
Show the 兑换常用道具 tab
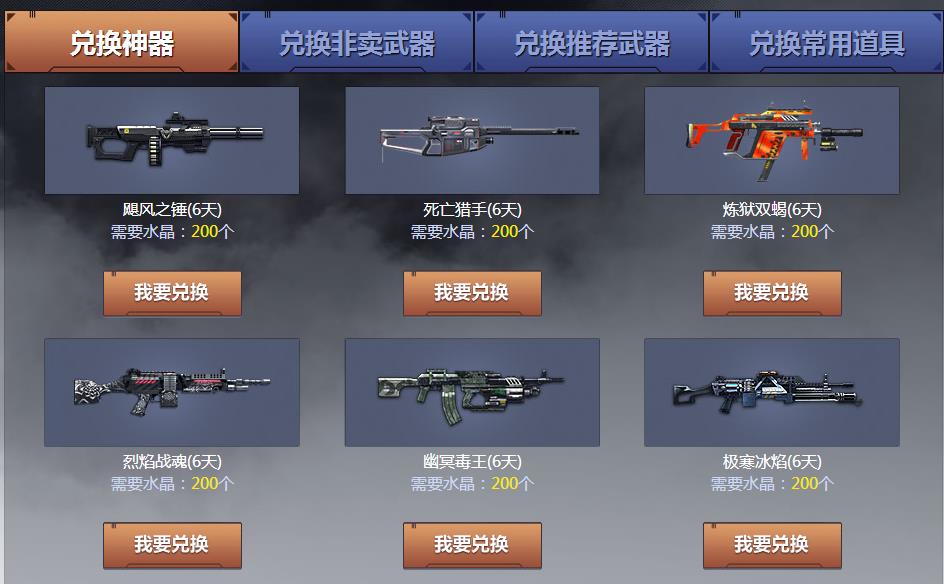tap(826, 42)
